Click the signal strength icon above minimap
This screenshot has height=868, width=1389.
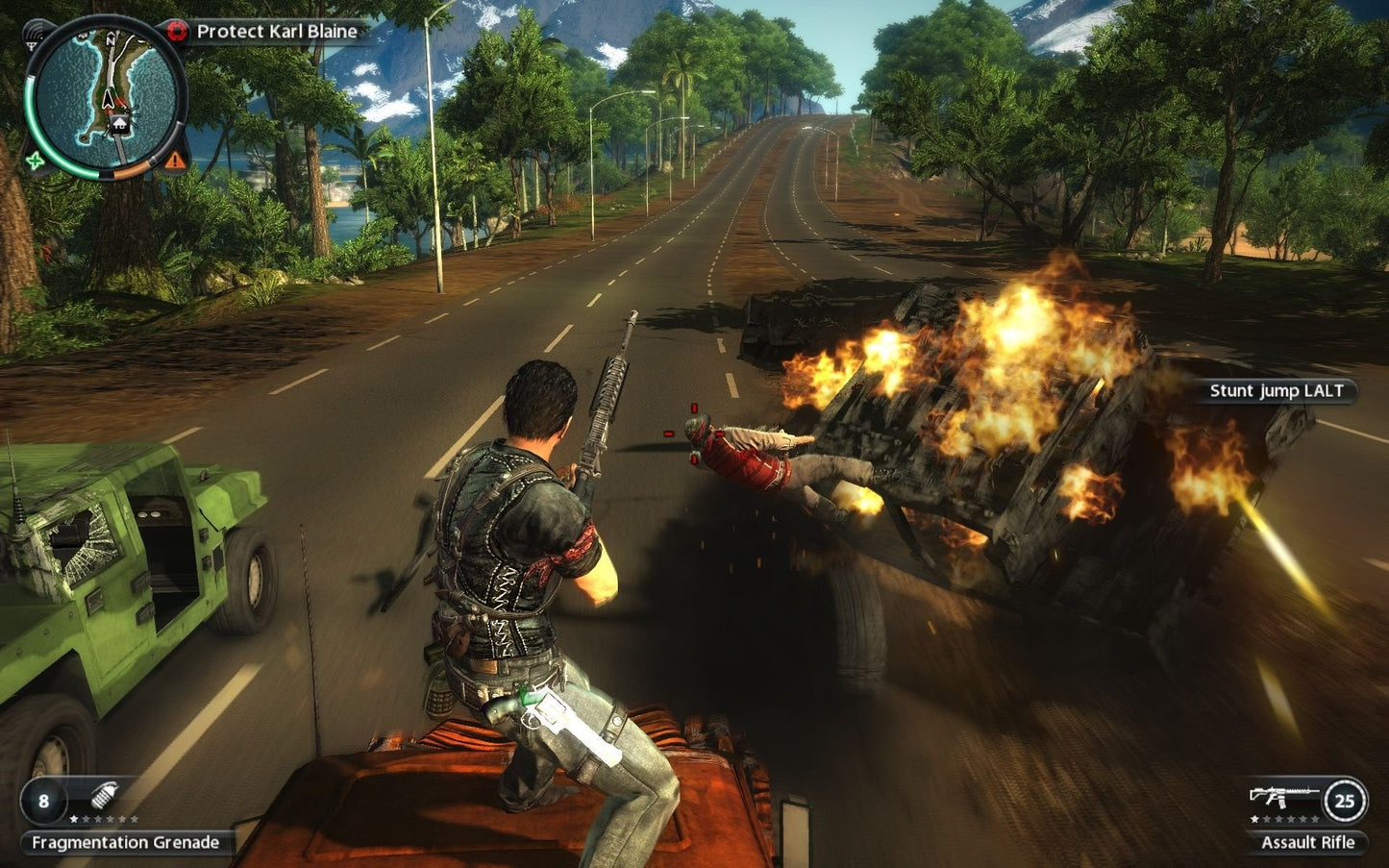[33, 38]
